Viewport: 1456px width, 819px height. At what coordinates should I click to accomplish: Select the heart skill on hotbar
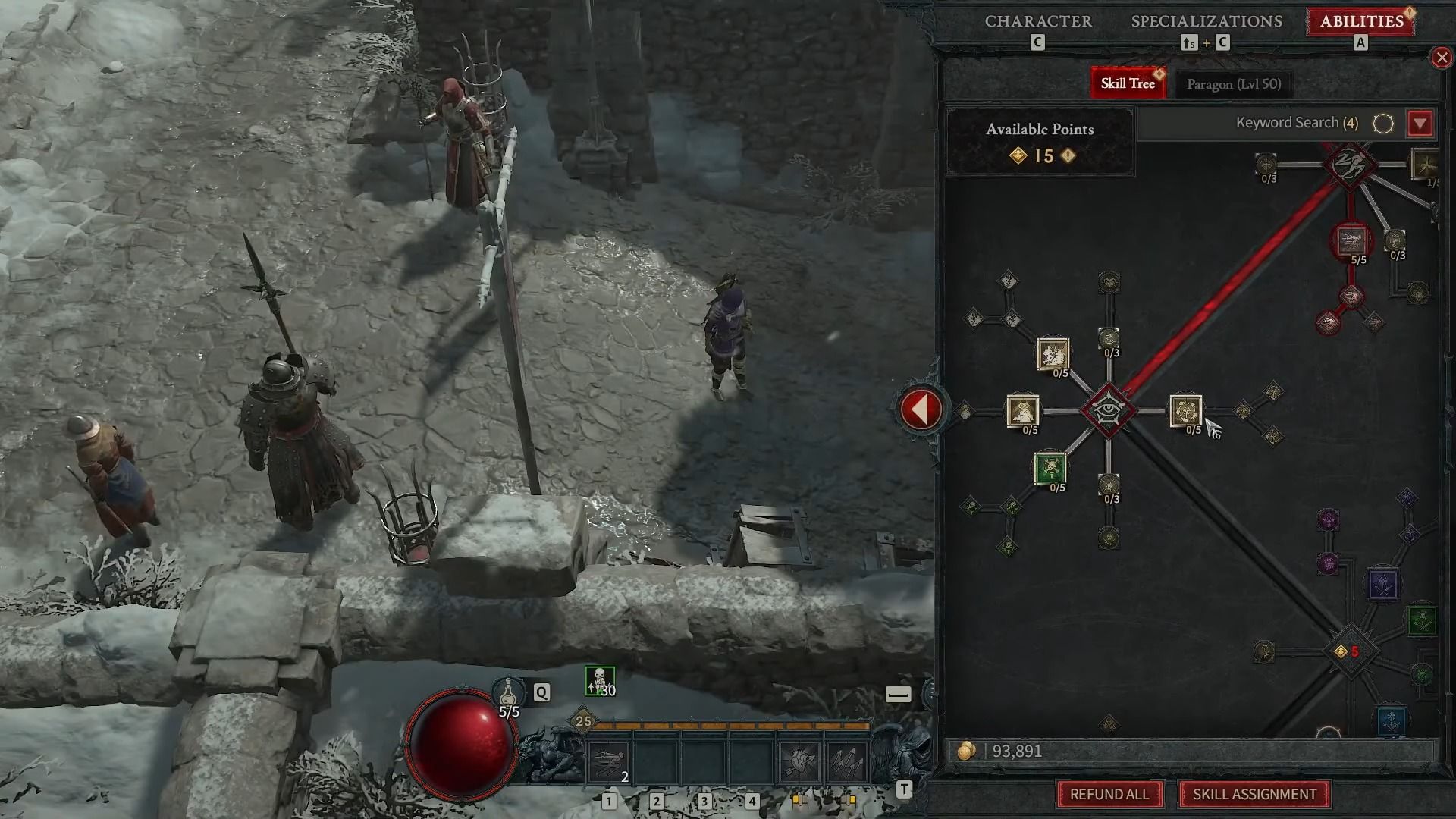click(799, 761)
